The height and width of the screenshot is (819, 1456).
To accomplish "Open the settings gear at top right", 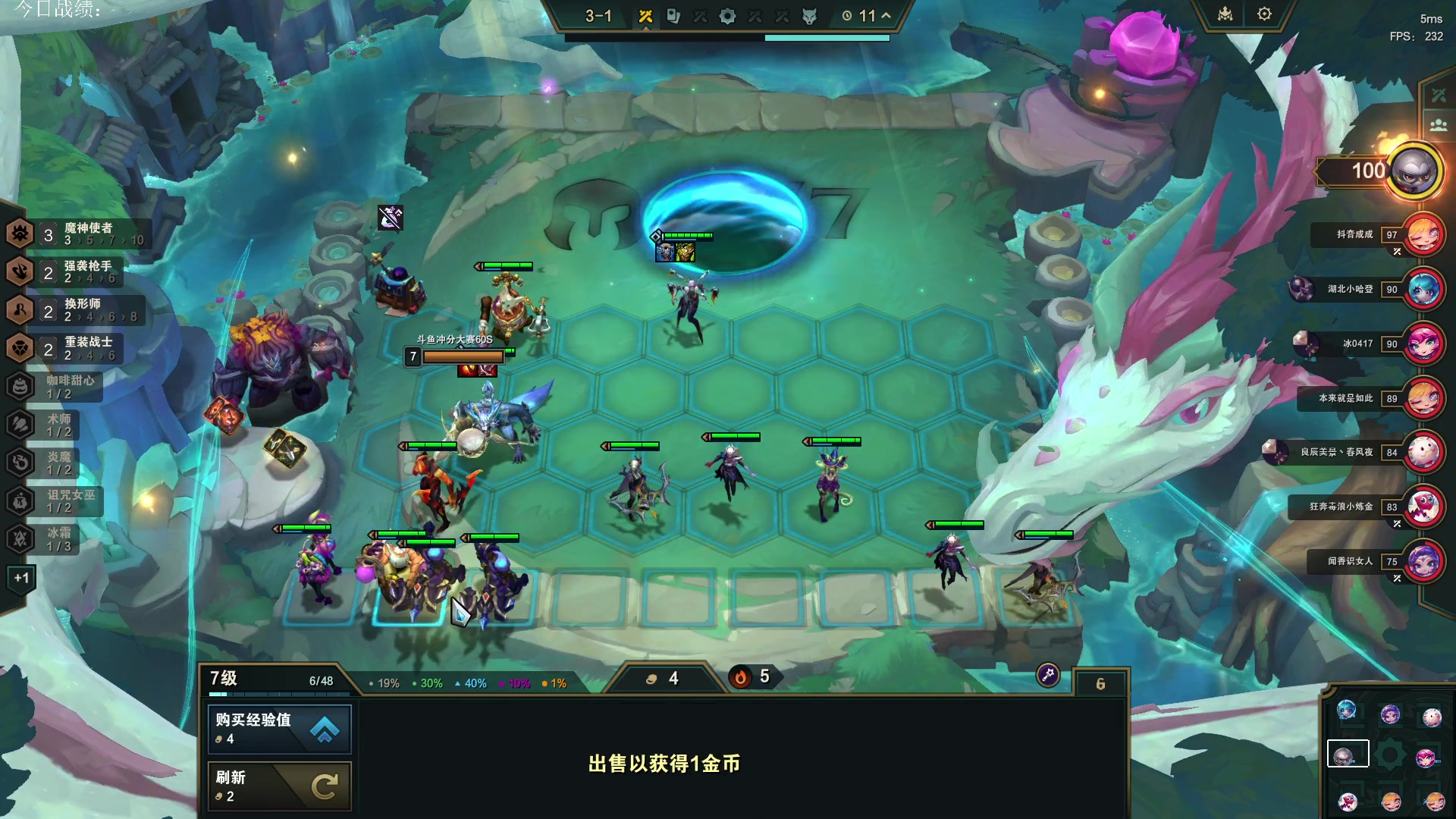I will pos(1263,14).
